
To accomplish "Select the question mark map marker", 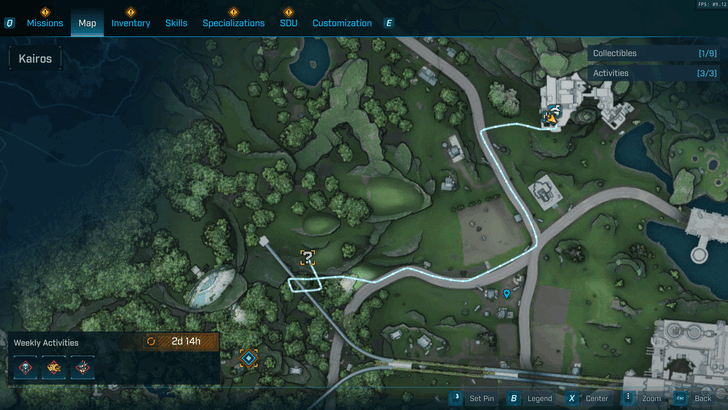I will coord(309,257).
